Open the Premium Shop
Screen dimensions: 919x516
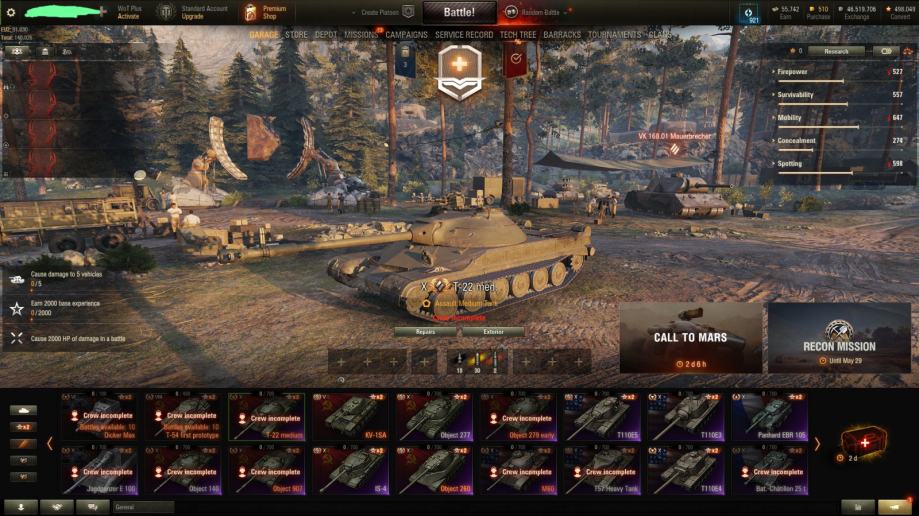coord(263,12)
